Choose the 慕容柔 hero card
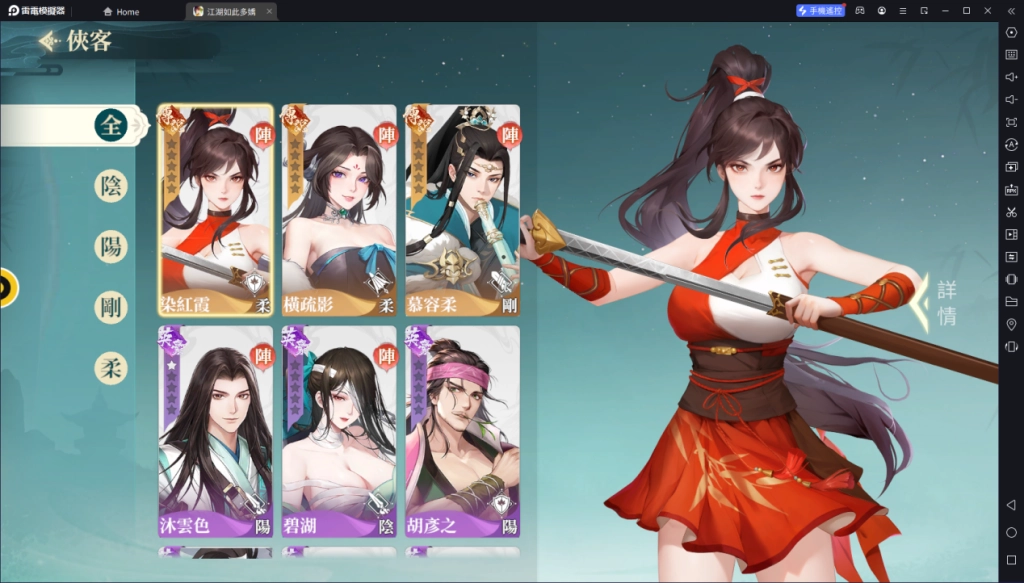The image size is (1024, 583). [462, 211]
